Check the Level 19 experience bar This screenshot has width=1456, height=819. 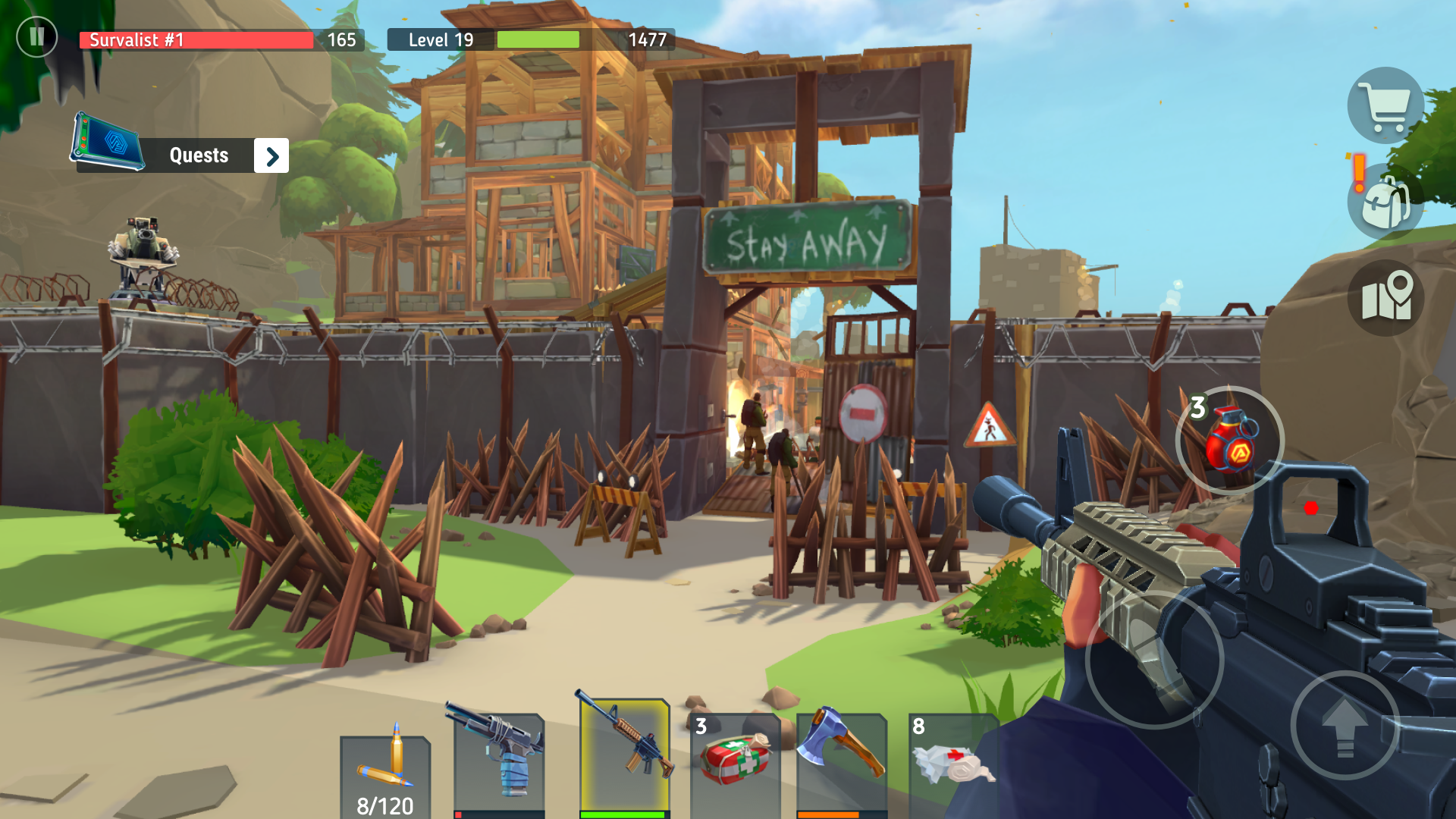(538, 39)
